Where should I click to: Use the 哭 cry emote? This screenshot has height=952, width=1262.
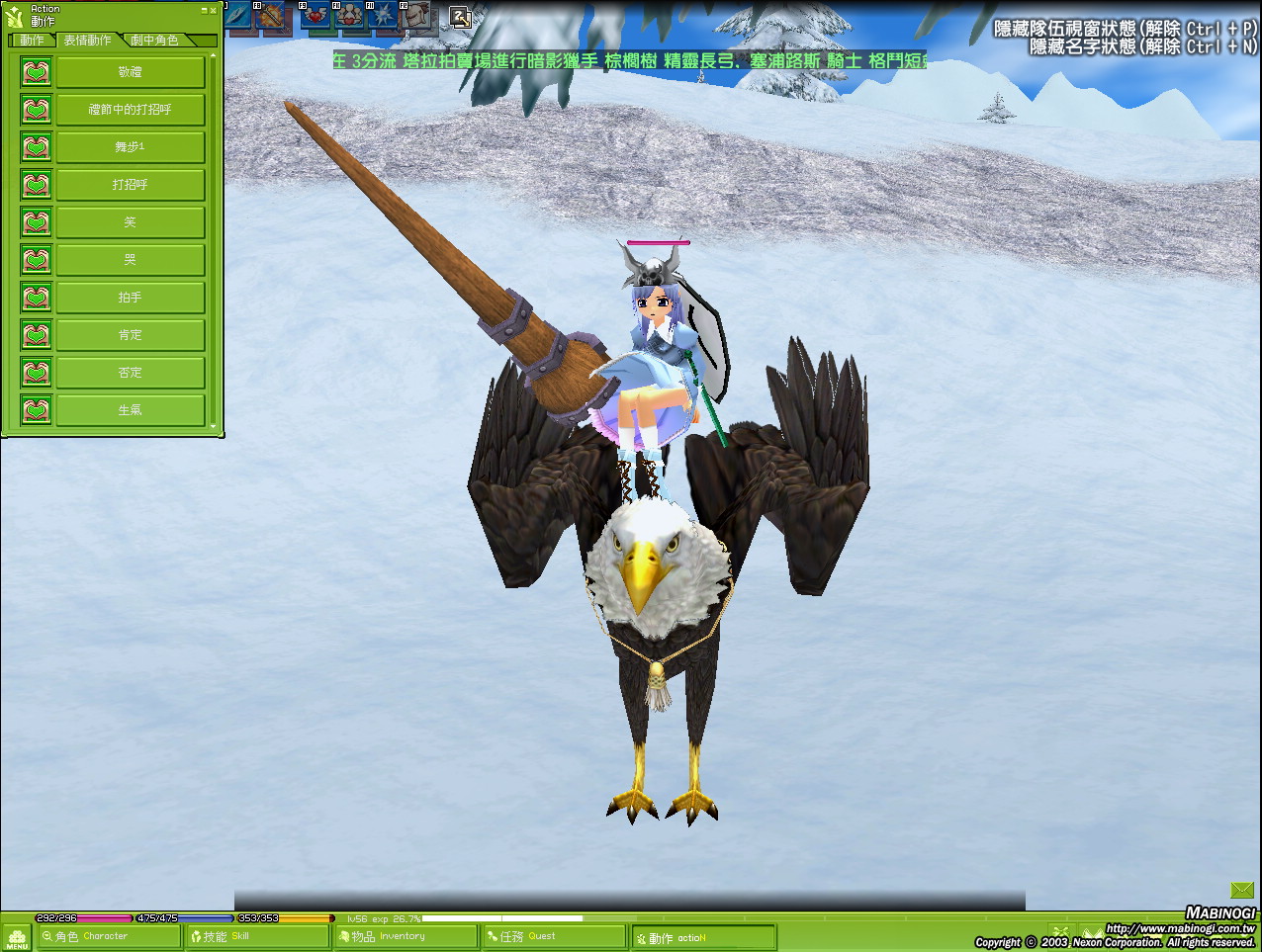(x=130, y=260)
